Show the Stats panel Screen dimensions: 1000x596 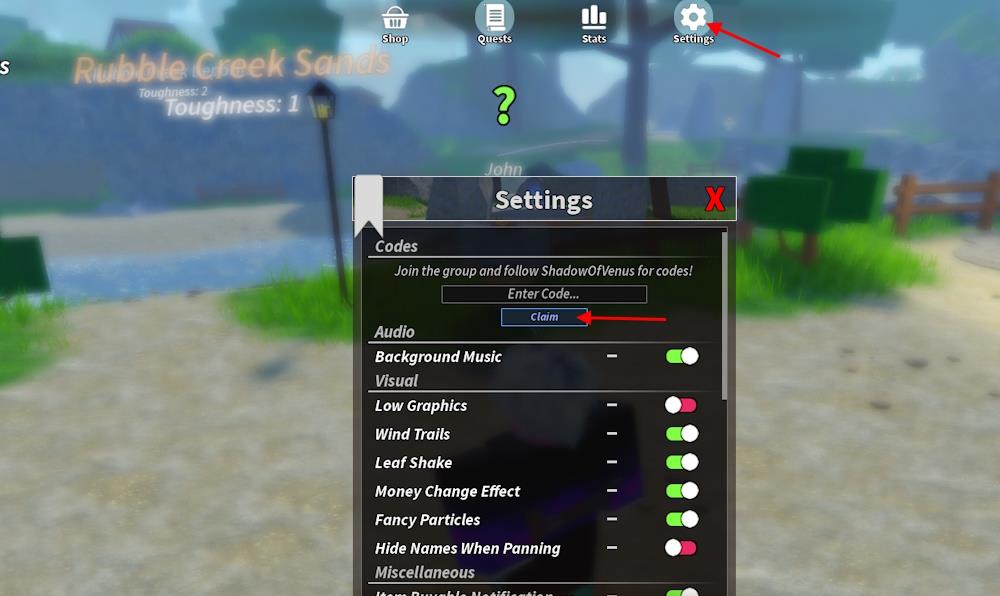(594, 21)
